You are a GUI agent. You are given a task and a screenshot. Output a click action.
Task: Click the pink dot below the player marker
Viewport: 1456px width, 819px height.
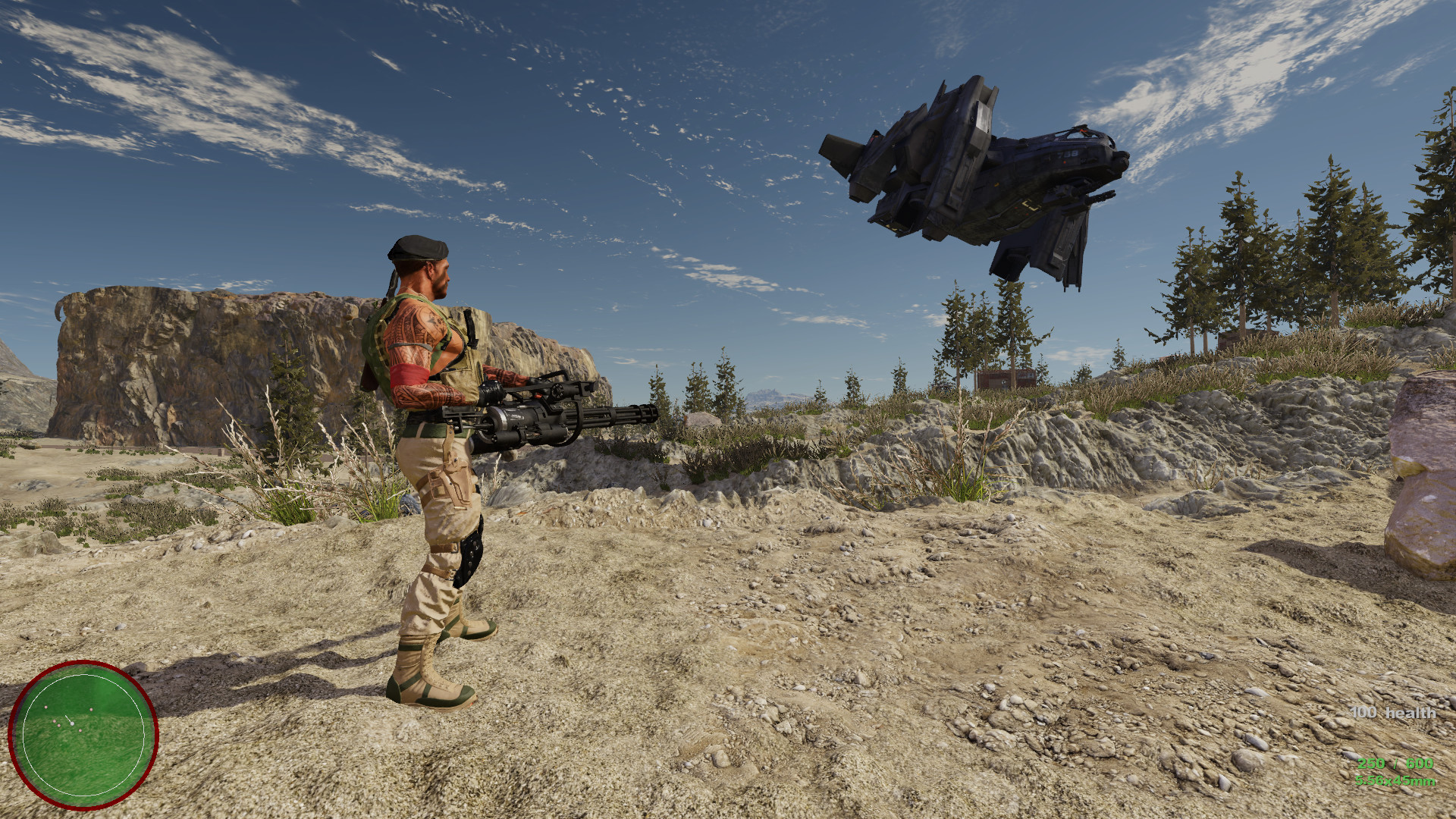pos(80,730)
